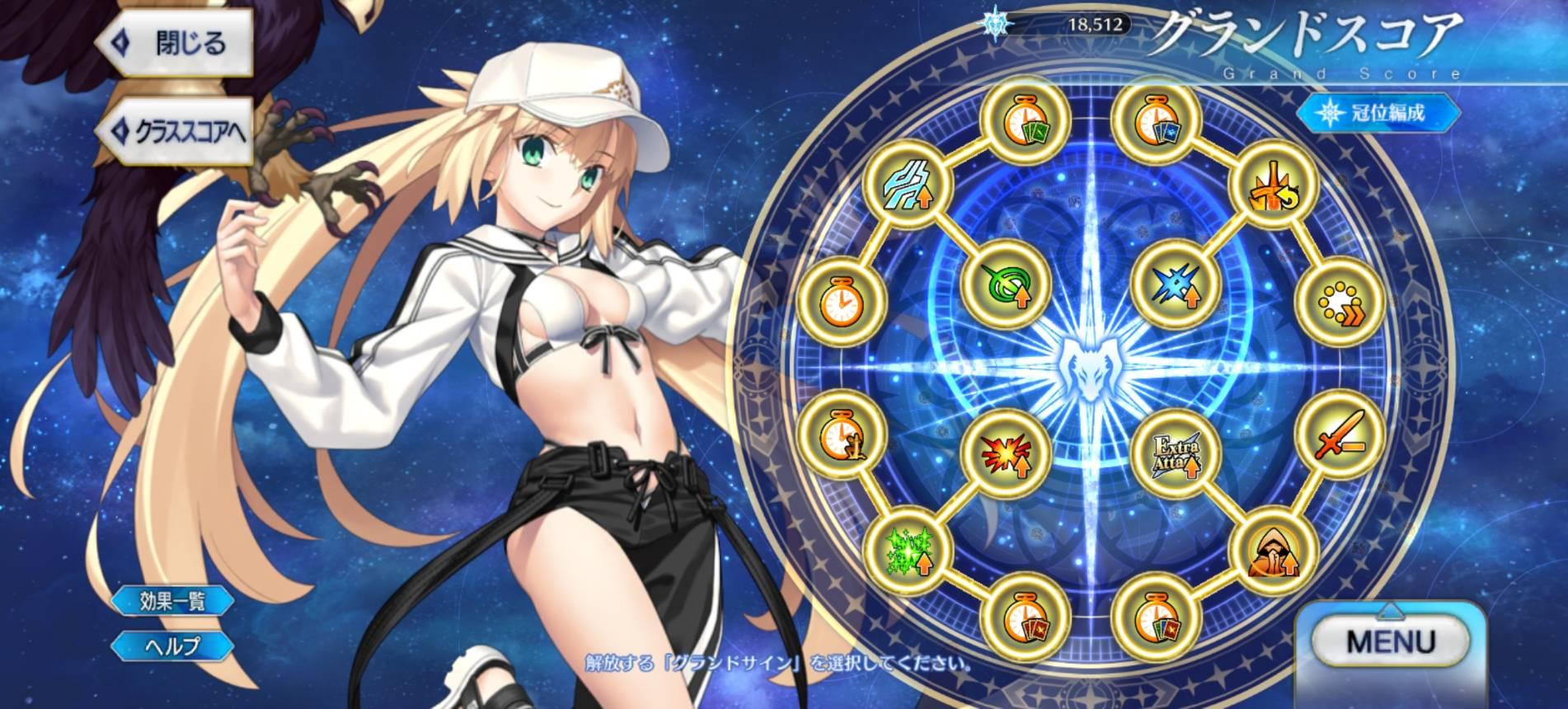This screenshot has height=709, width=1568.
Task: Choose the orange spiked blade node
Action: click(x=1271, y=184)
